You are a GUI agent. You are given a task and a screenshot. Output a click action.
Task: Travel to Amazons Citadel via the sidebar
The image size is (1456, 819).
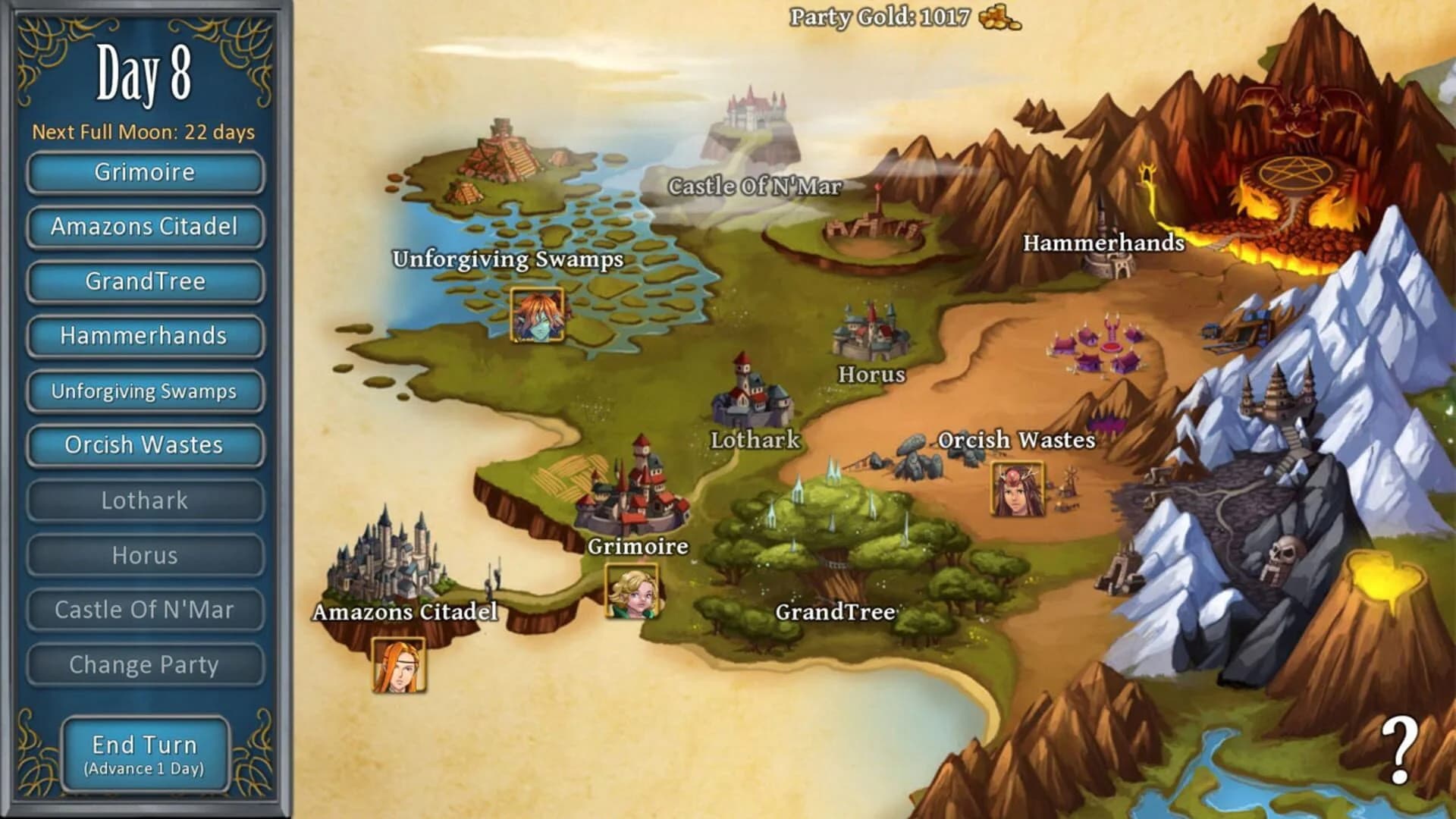coord(144,227)
